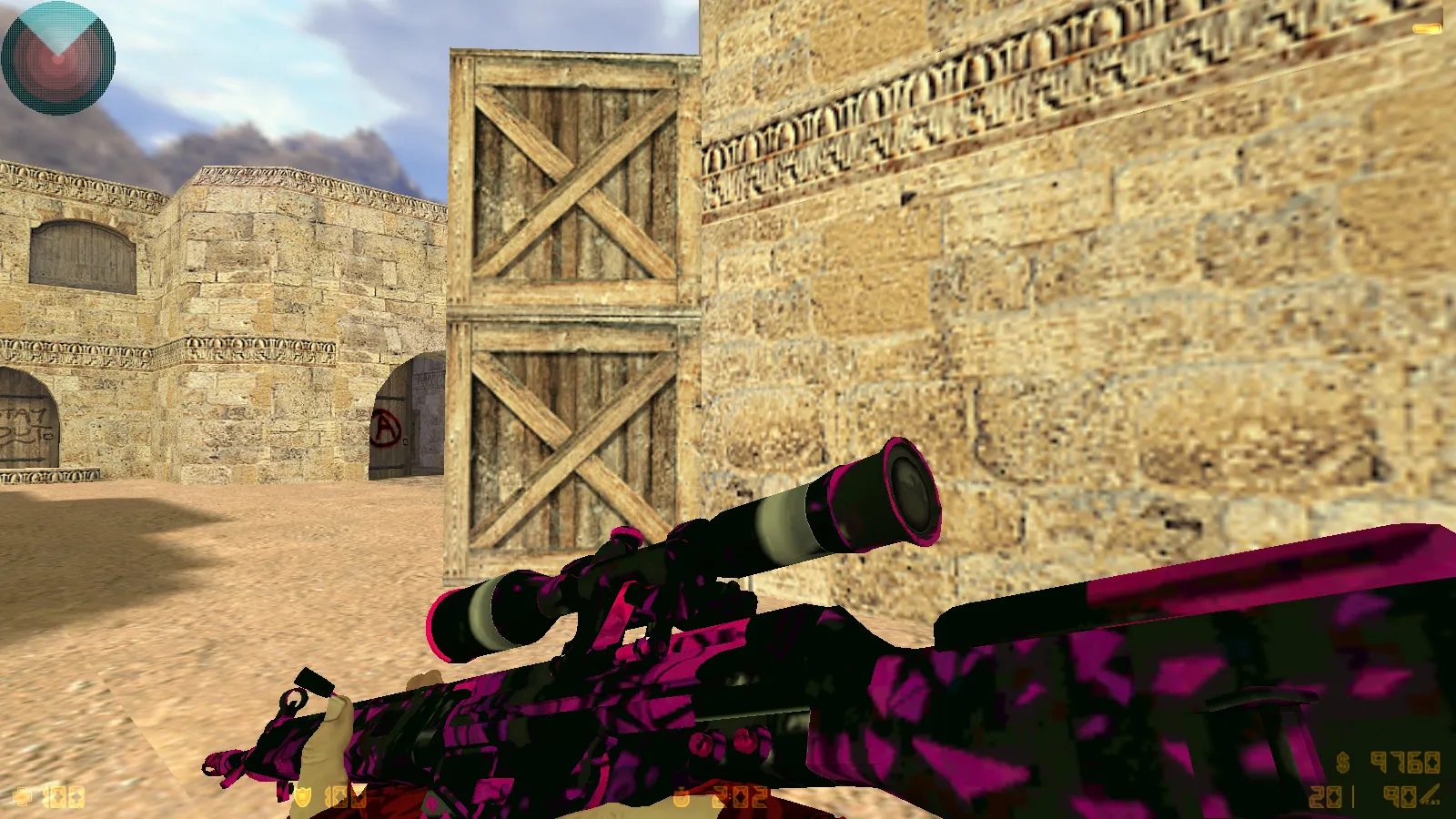Select the armor shield icon
The height and width of the screenshot is (819, 1456).
(303, 797)
